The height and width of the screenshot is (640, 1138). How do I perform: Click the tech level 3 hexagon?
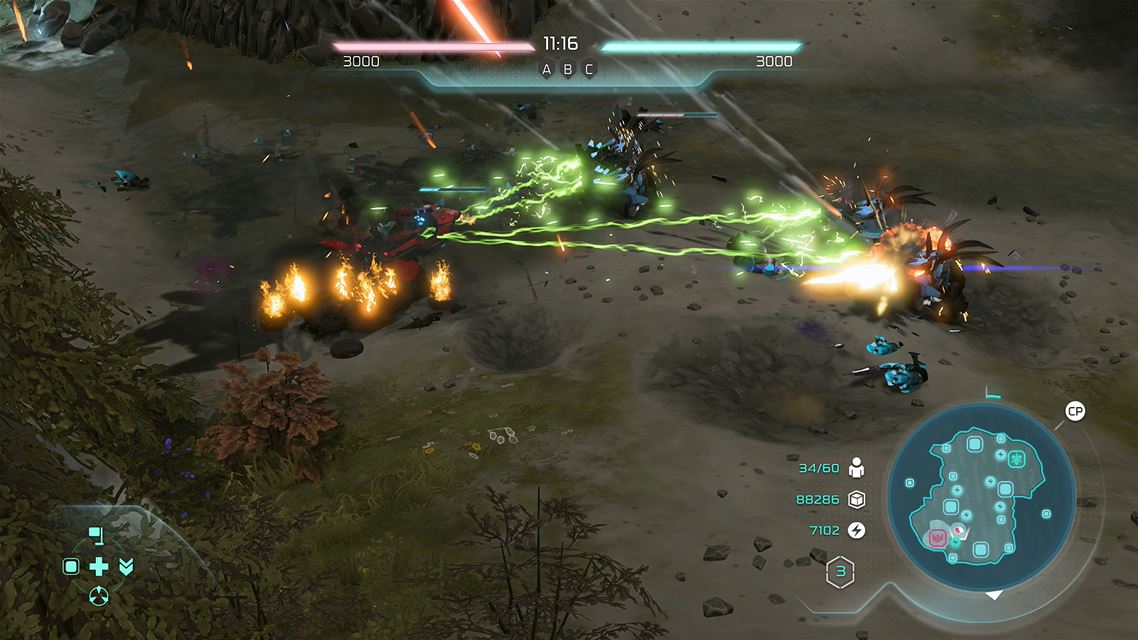(841, 573)
